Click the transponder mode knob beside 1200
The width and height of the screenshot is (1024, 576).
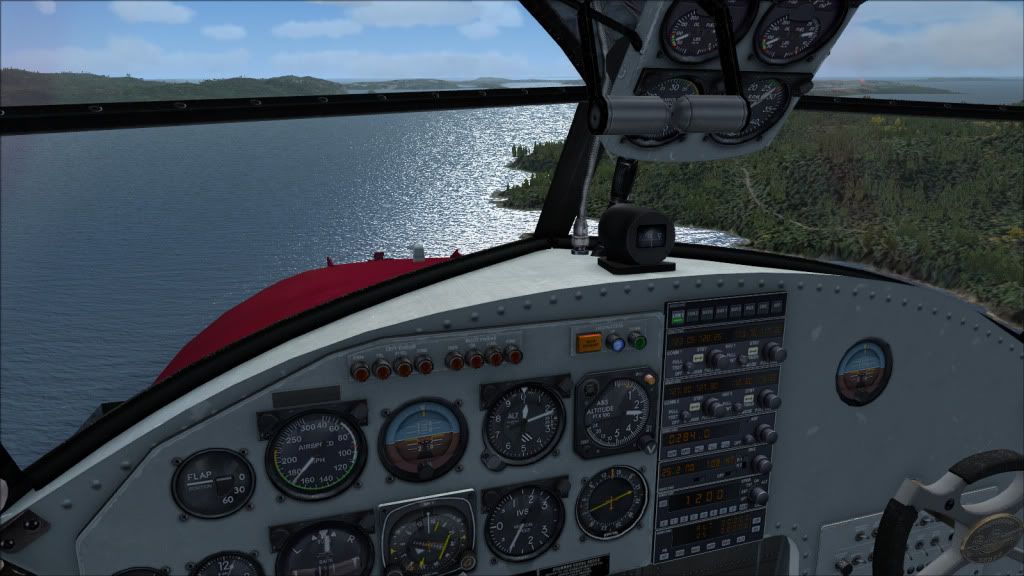[759, 494]
